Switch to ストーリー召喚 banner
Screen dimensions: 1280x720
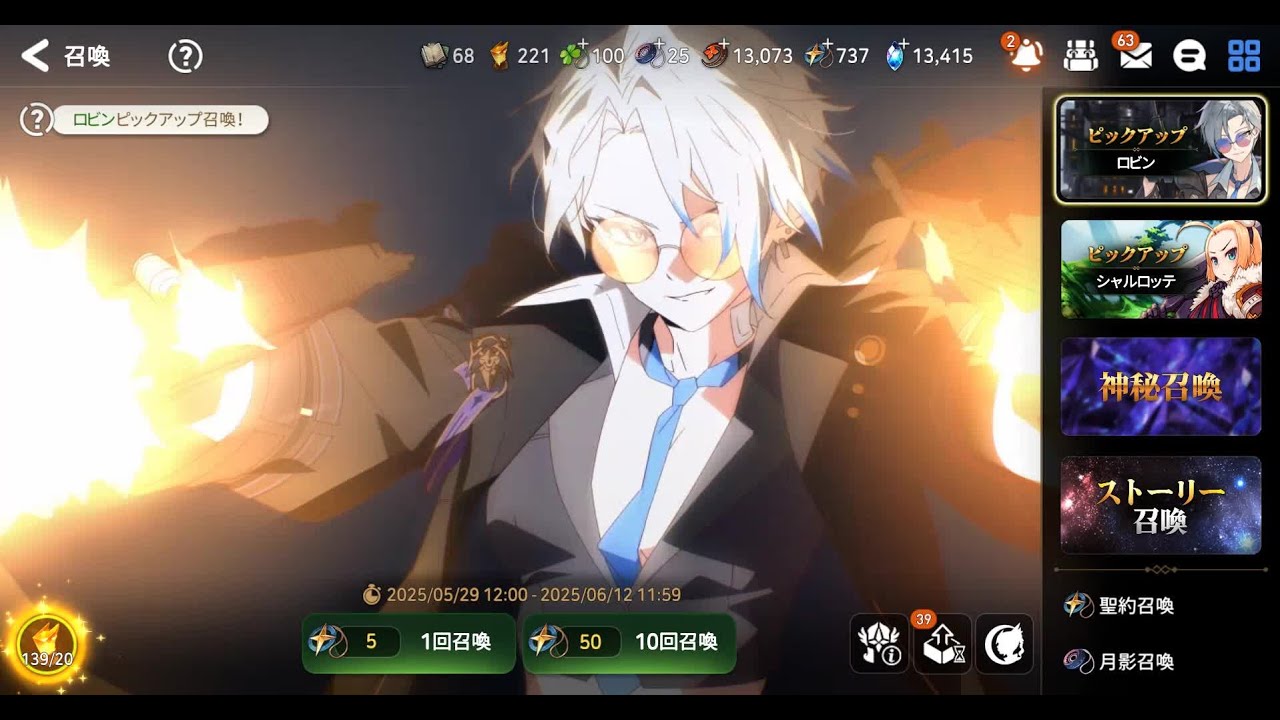click(x=1160, y=505)
